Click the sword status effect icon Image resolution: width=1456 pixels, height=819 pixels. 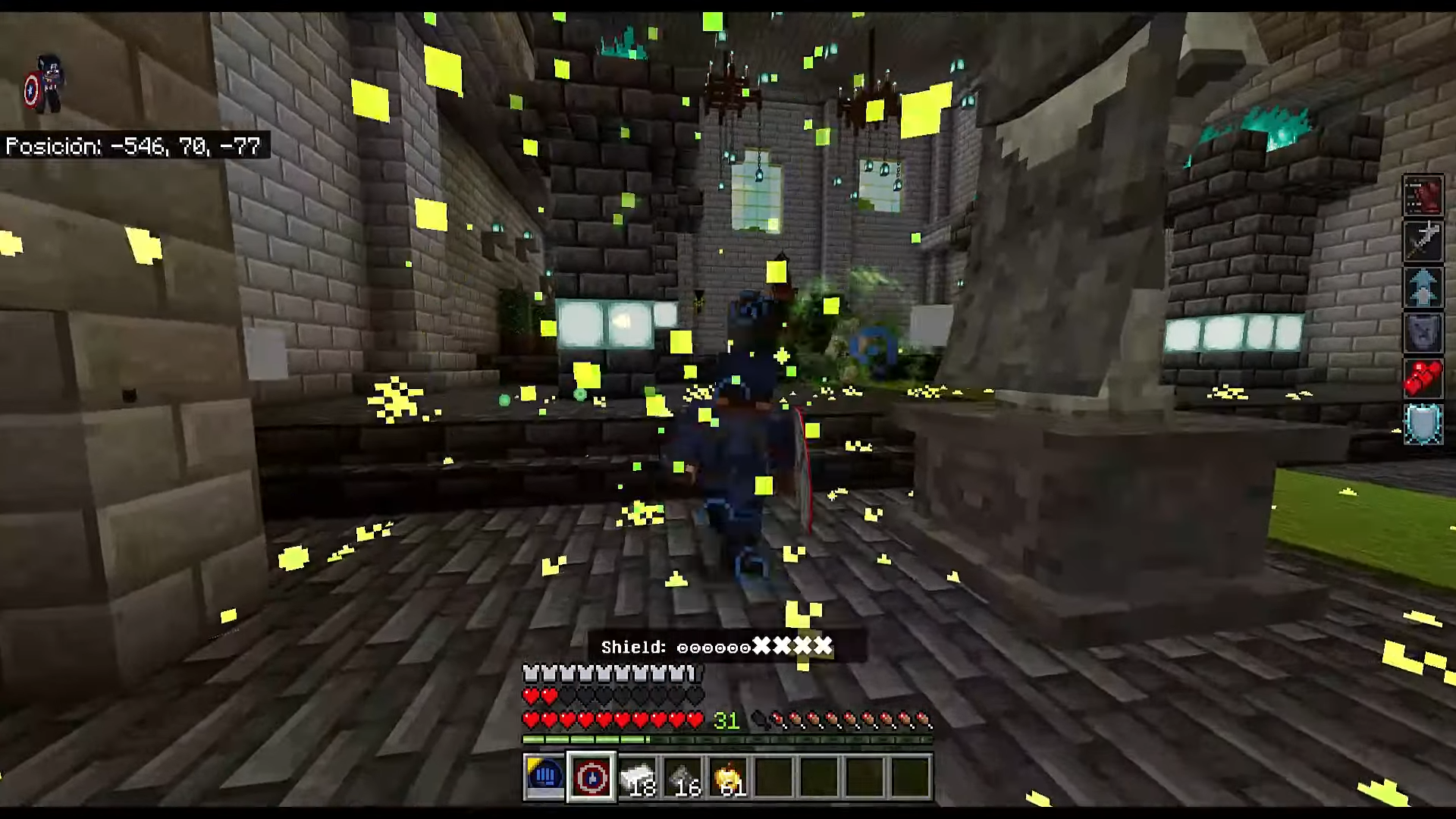click(1423, 241)
